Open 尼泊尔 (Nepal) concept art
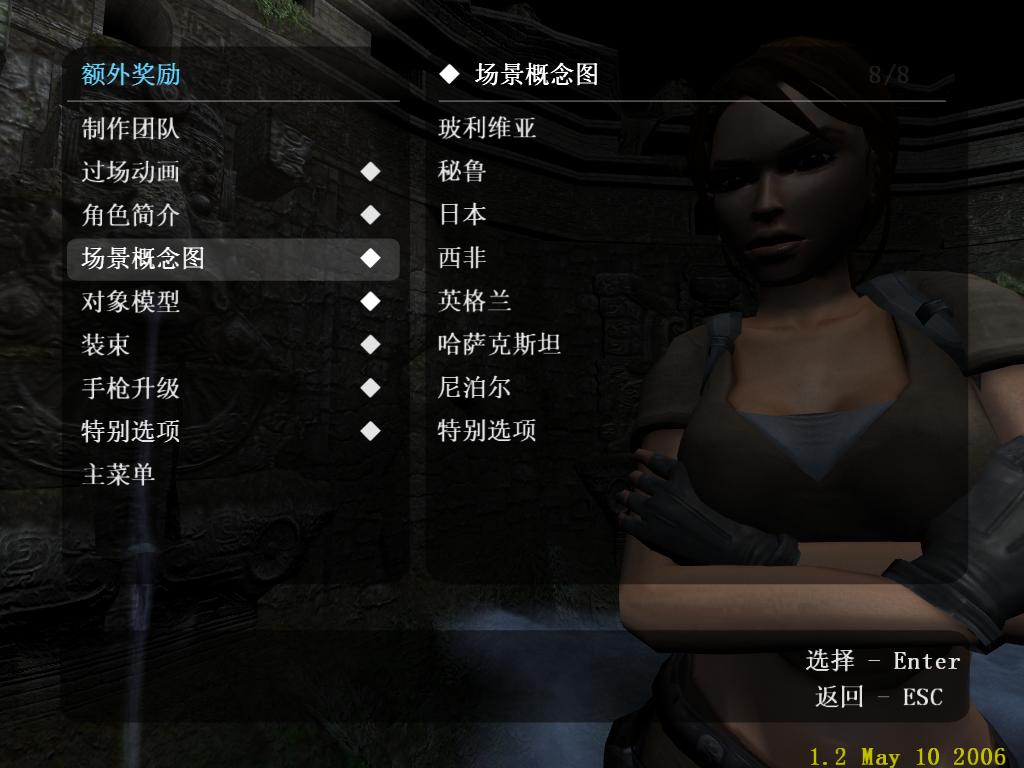The height and width of the screenshot is (768, 1024). [x=475, y=388]
